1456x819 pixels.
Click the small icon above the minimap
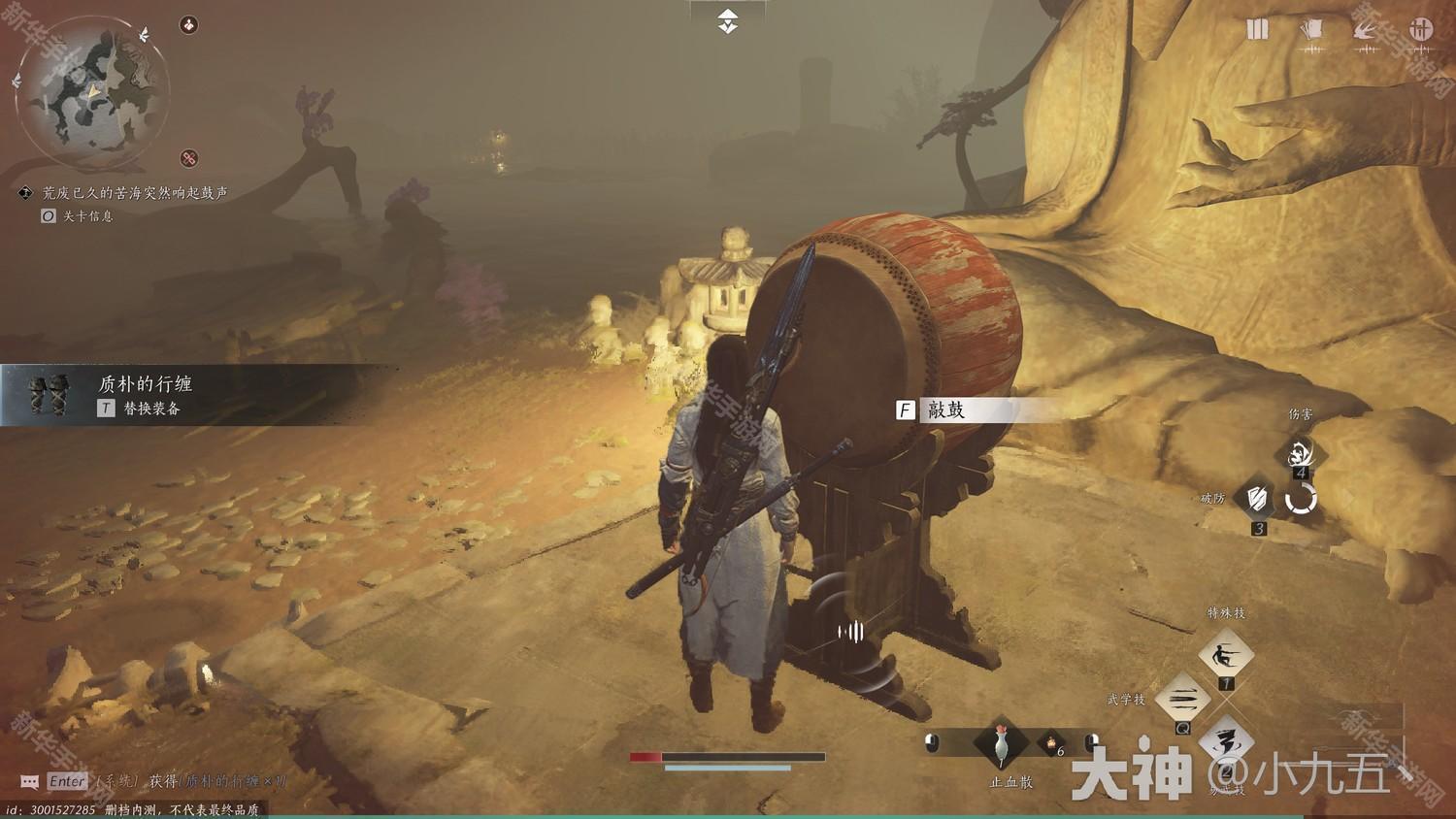189,25
